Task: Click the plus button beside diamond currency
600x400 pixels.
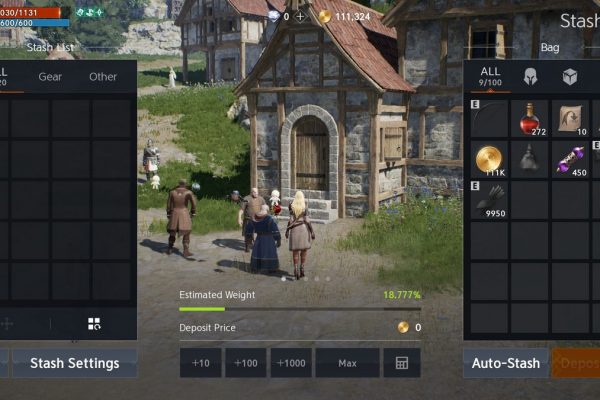Action: point(300,17)
